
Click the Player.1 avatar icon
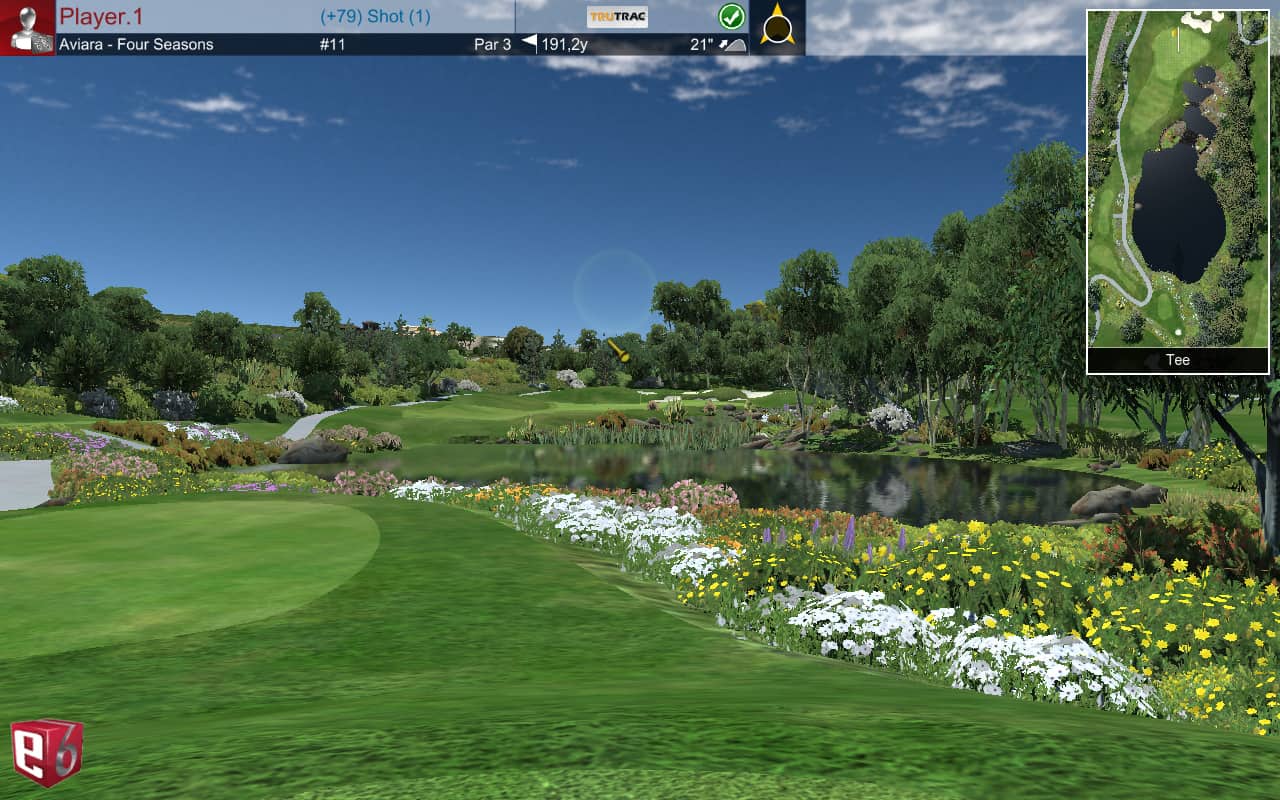(x=27, y=28)
